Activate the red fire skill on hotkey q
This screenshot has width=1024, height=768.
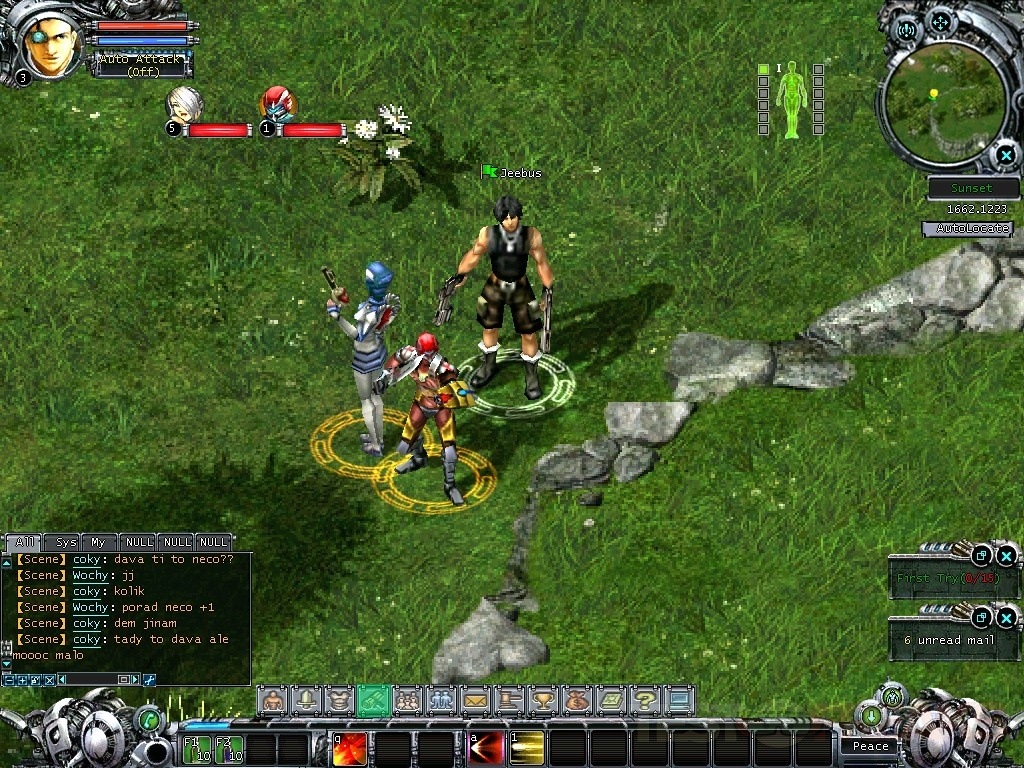point(350,748)
